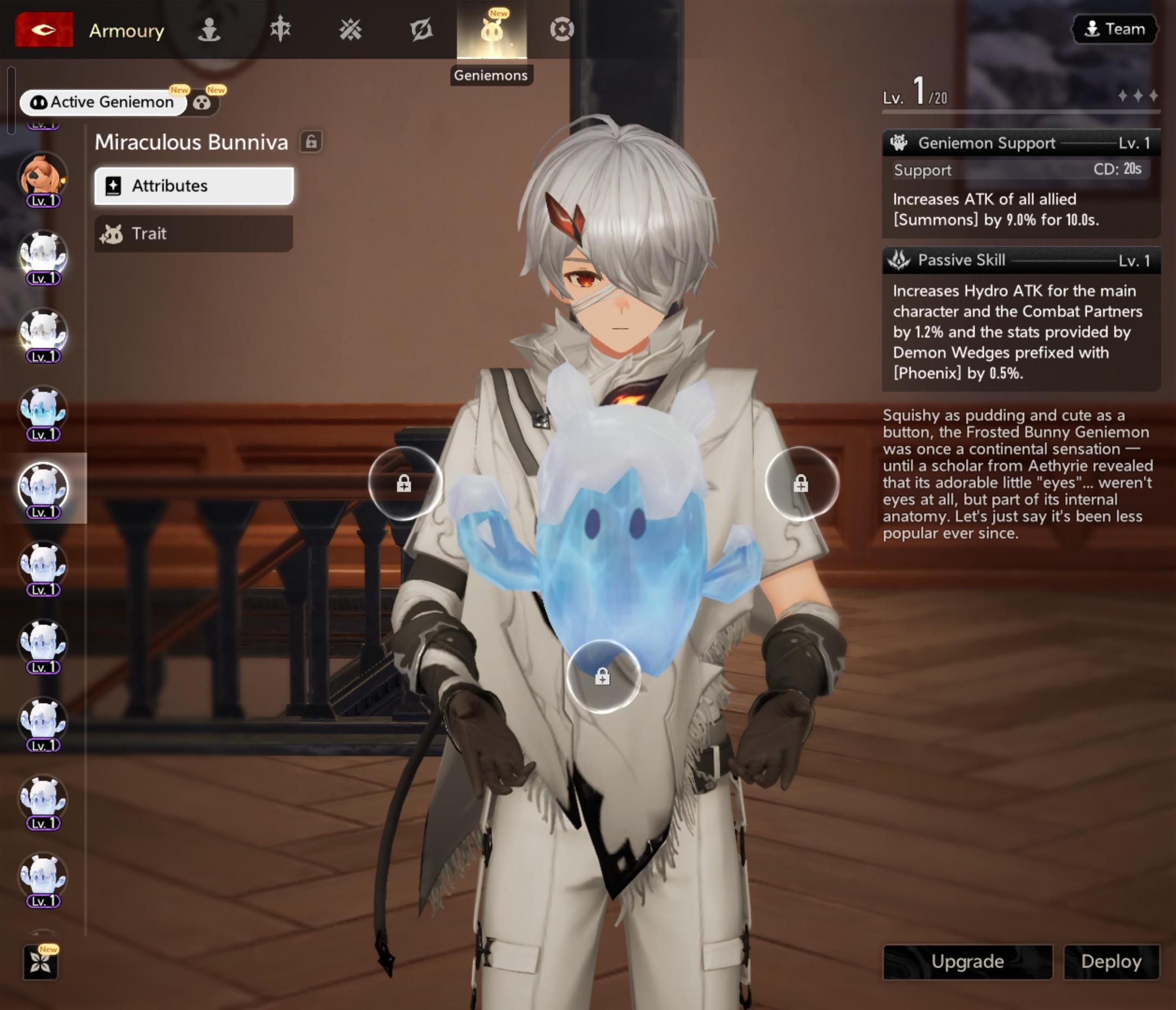The image size is (1176, 1010).
Task: Open the Team panel
Action: 1114,29
